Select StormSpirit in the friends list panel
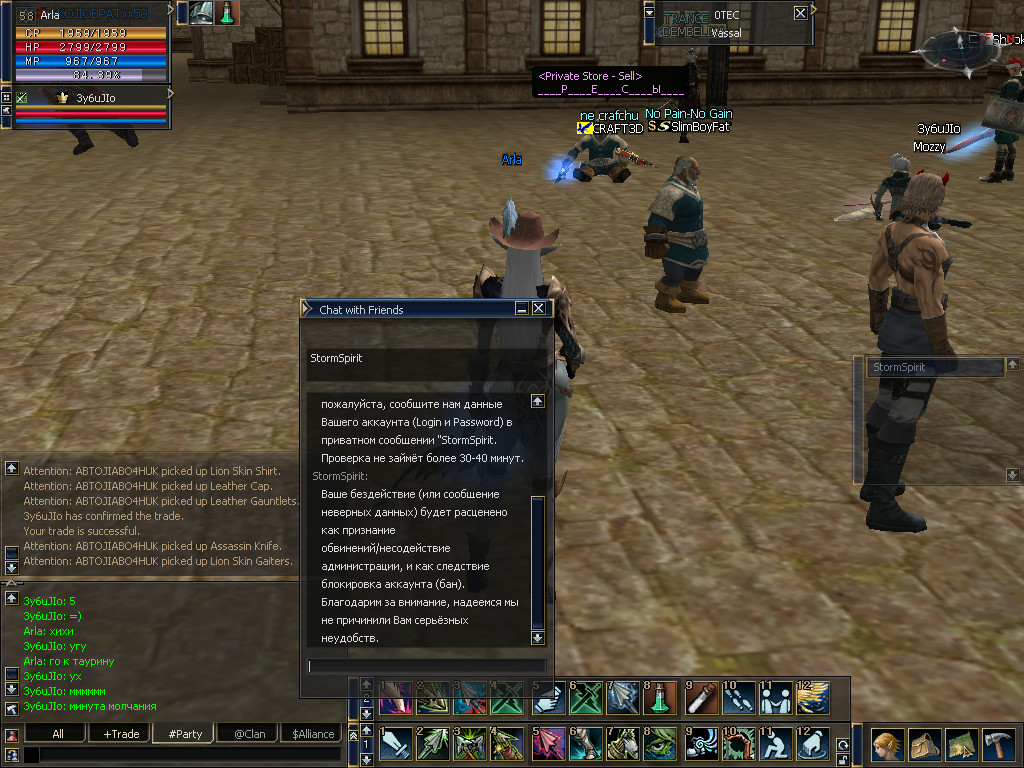Viewport: 1024px width, 768px height. coord(934,368)
